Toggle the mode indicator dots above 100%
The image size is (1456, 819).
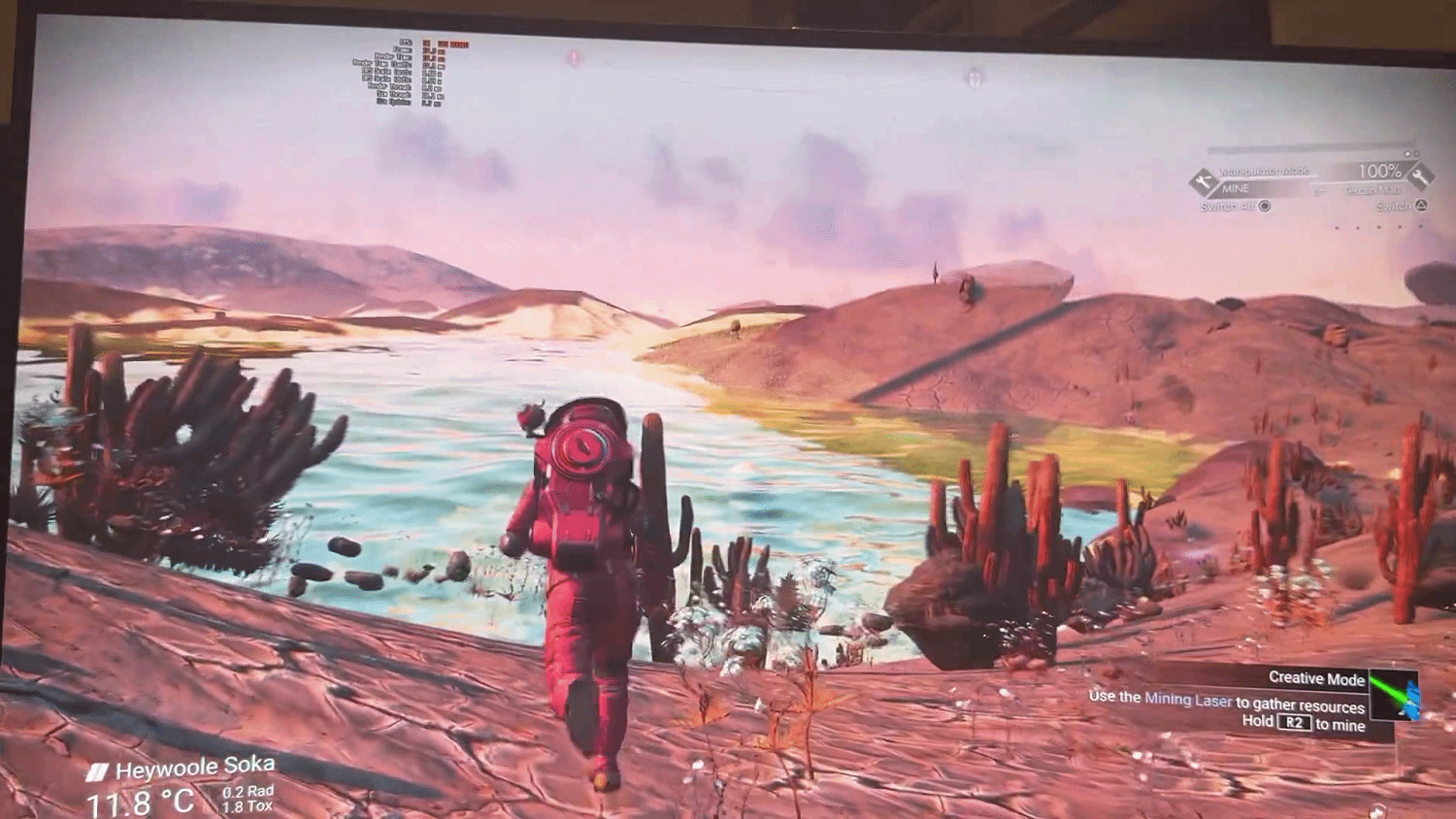(1411, 153)
